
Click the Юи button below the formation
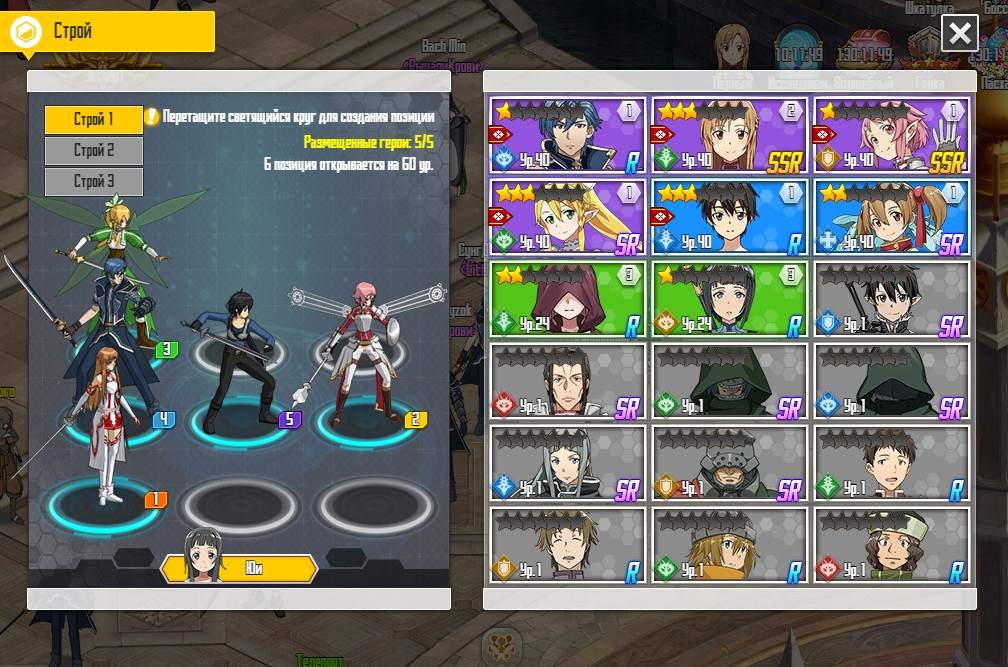240,568
